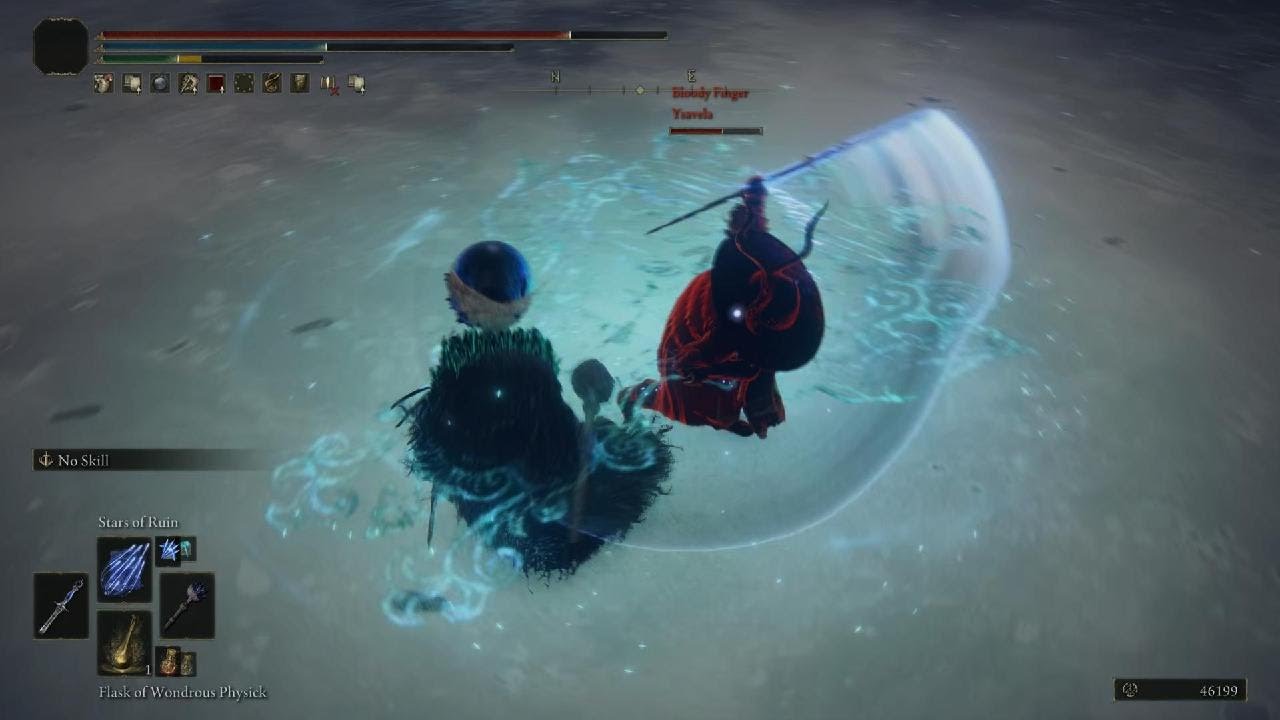Click the ring-of-dots status effect icon
Viewport: 1280px width, 720px height.
[x=244, y=84]
